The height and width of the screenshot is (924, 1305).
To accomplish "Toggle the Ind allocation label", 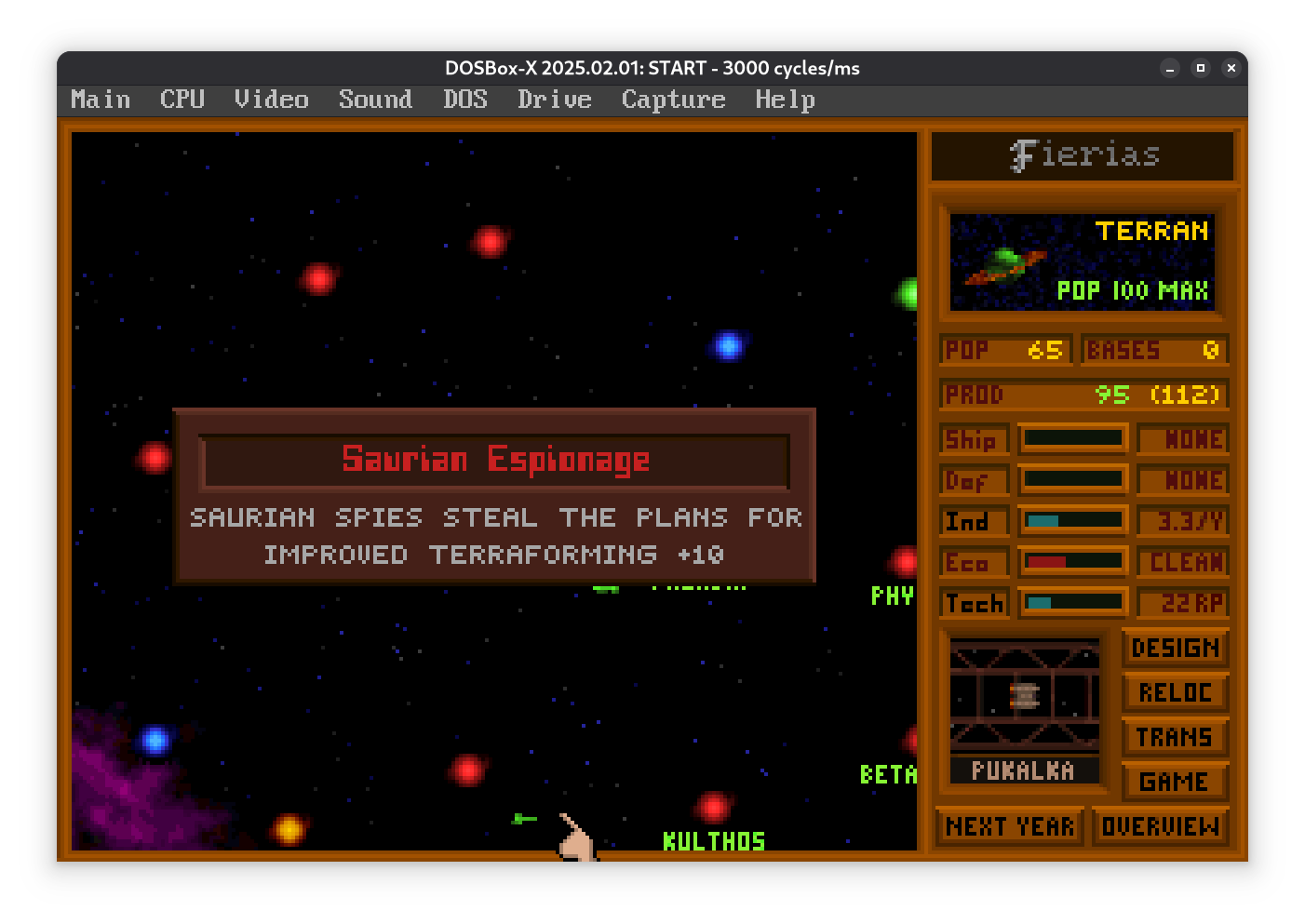I will pos(973,521).
